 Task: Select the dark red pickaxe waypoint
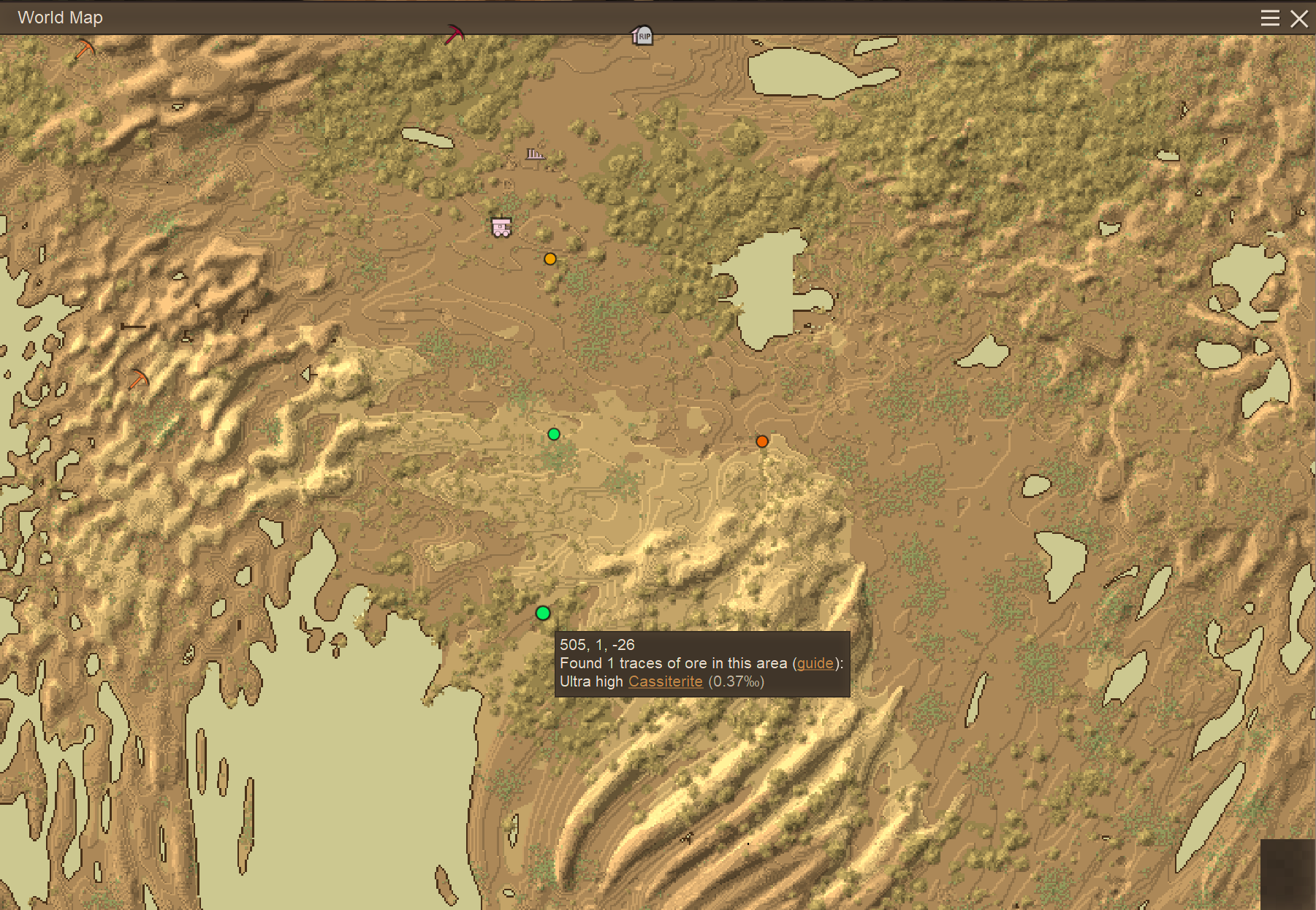click(454, 34)
